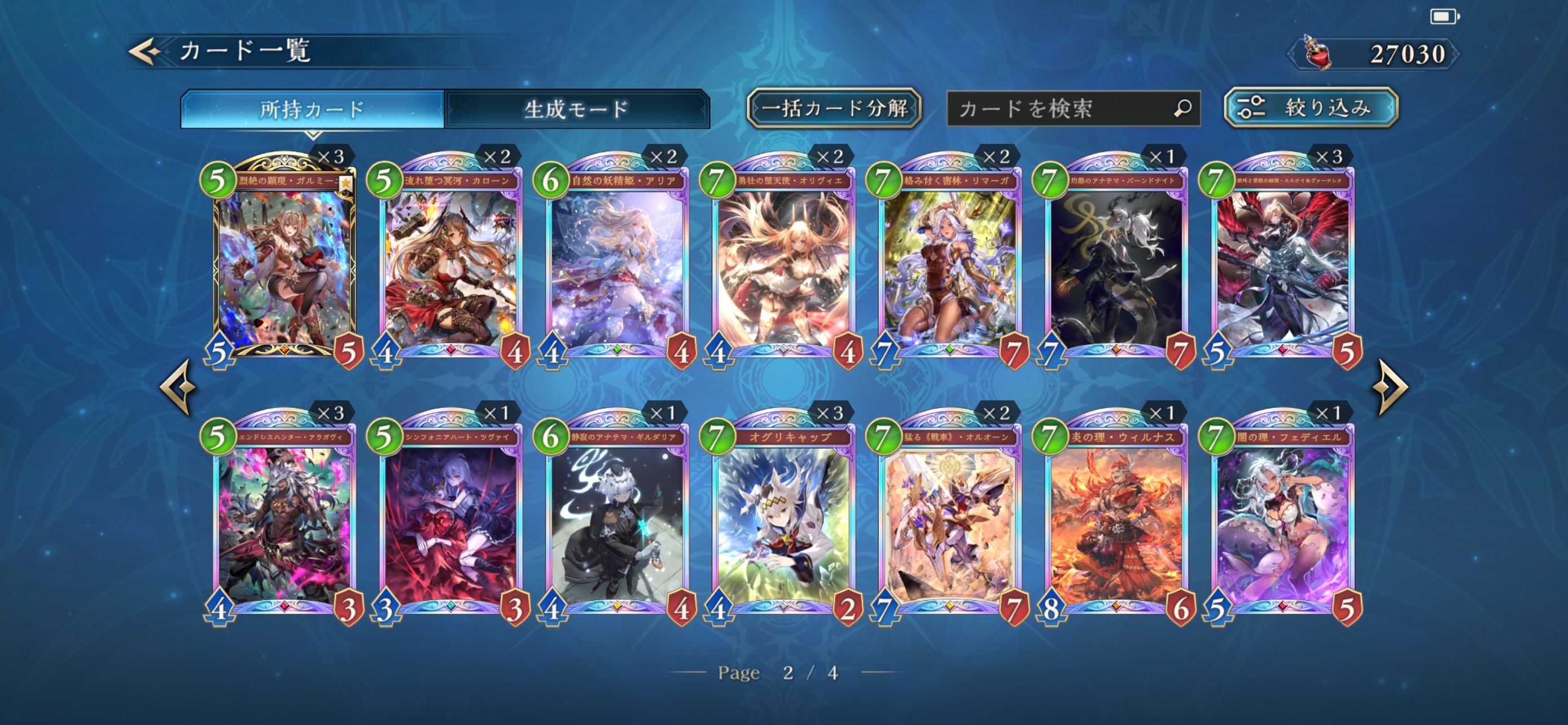
Task: Open the 勇壮の堕天使・オリヴィエ card
Action: 783,262
